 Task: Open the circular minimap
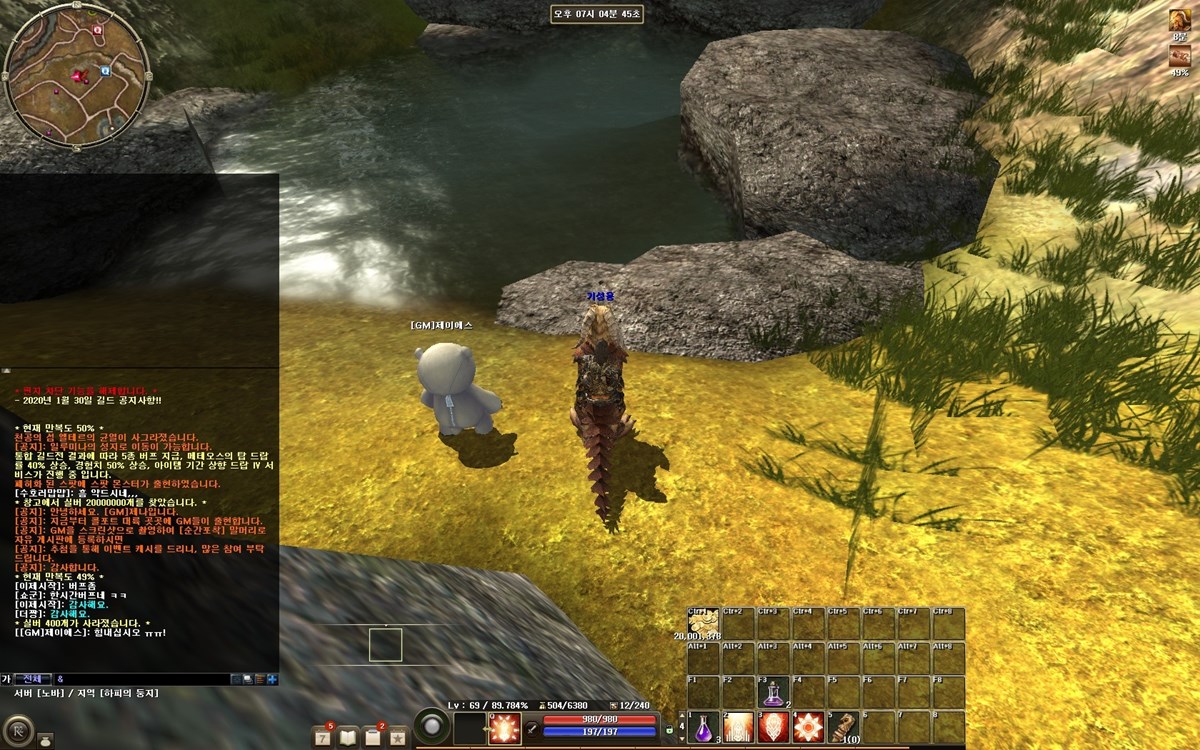76,74
